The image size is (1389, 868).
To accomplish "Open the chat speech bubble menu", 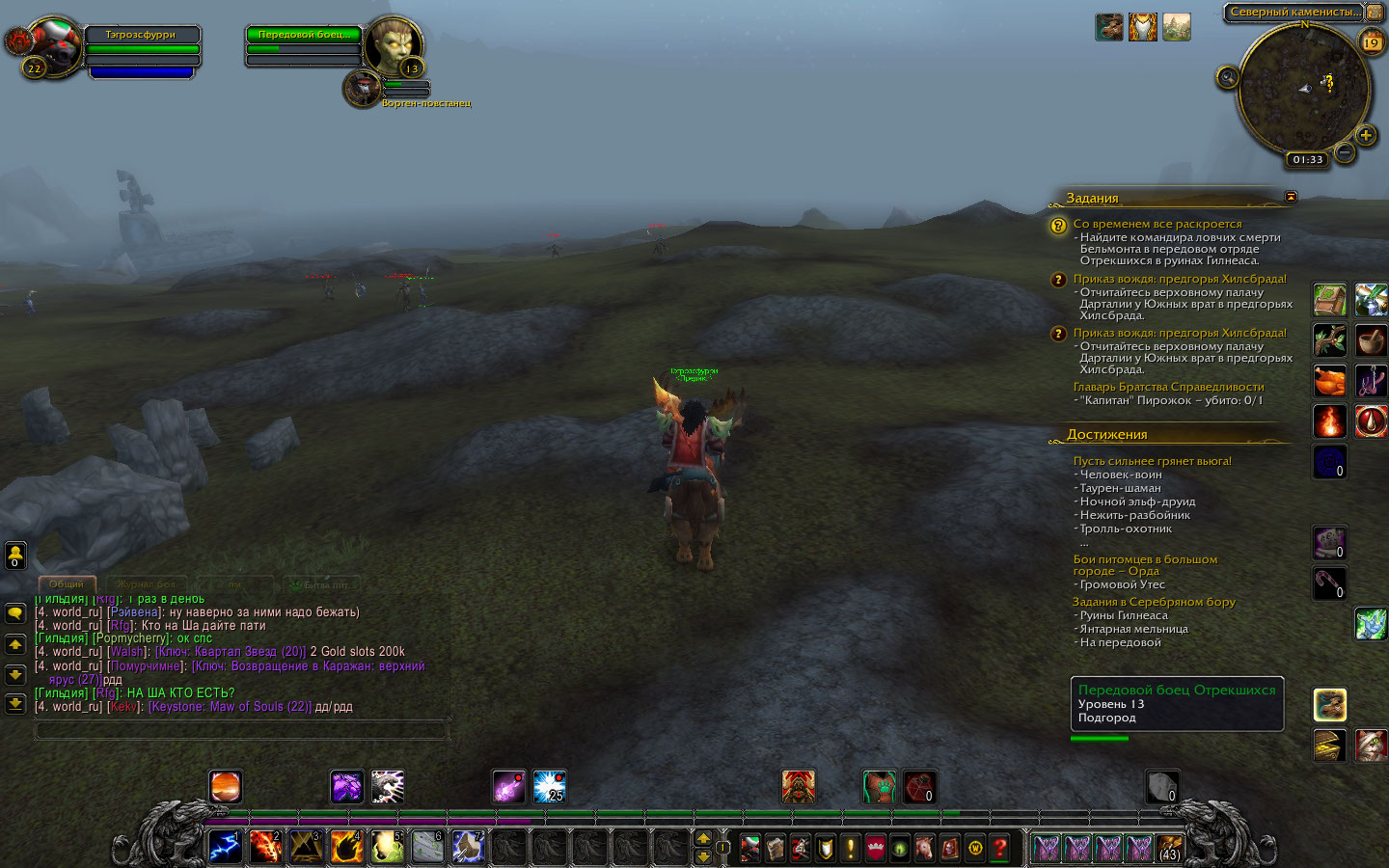I will (15, 613).
